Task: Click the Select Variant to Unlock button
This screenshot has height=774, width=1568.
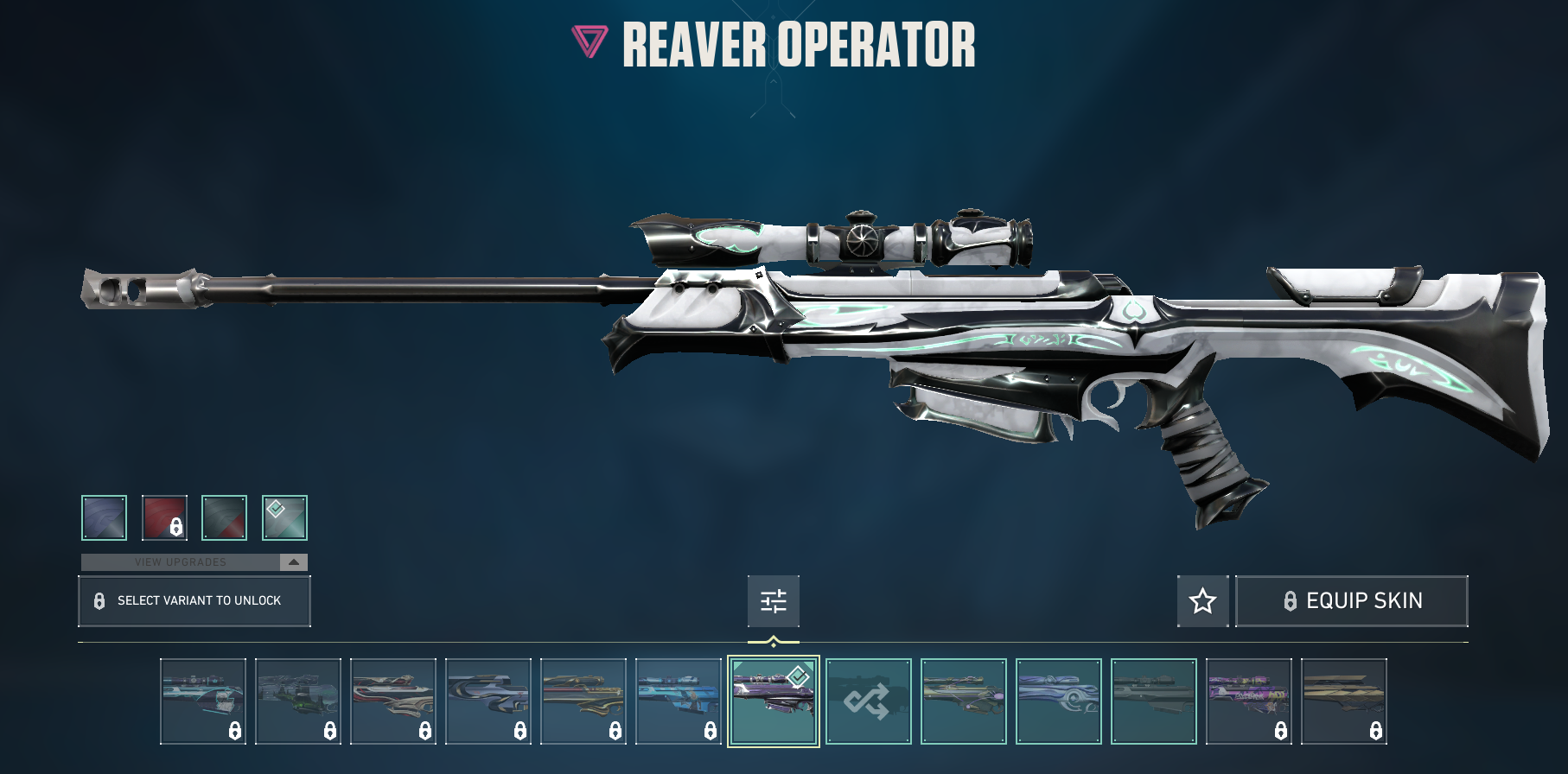Action: (194, 600)
